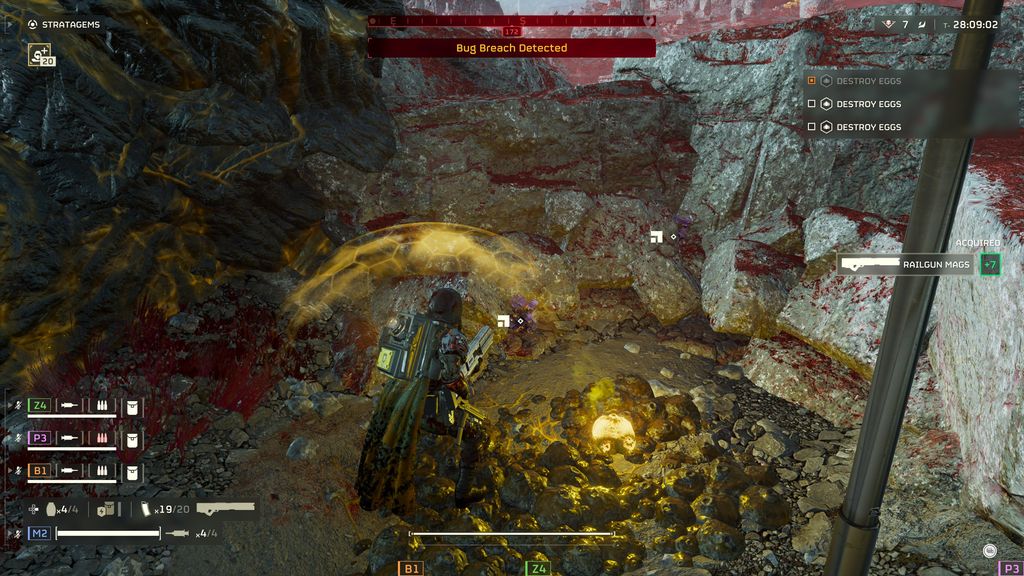This screenshot has height=576, width=1024.
Task: Select squadmate B1's tag in squad list
Action: click(x=40, y=470)
